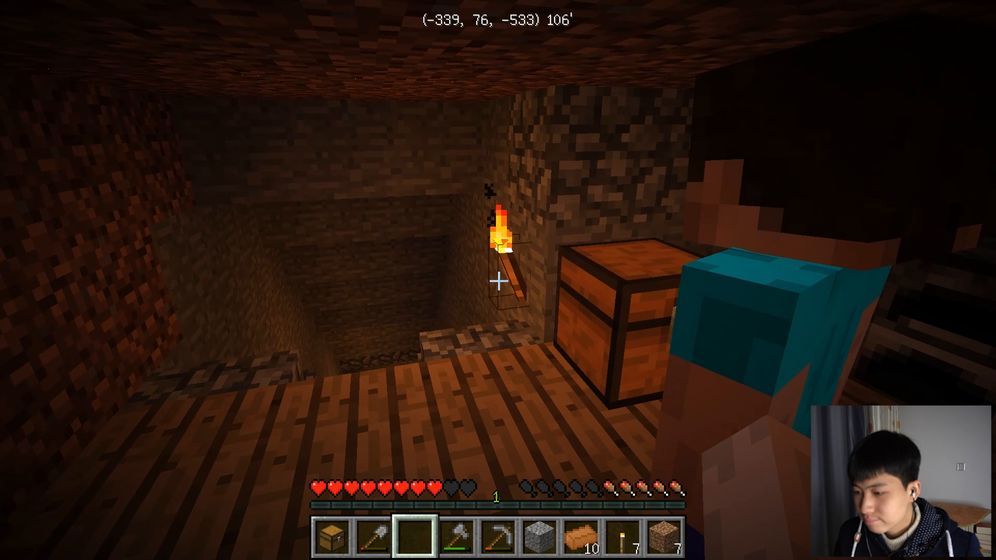Image resolution: width=996 pixels, height=560 pixels.
Task: Click the streamer webcam overlay
Action: [900, 480]
